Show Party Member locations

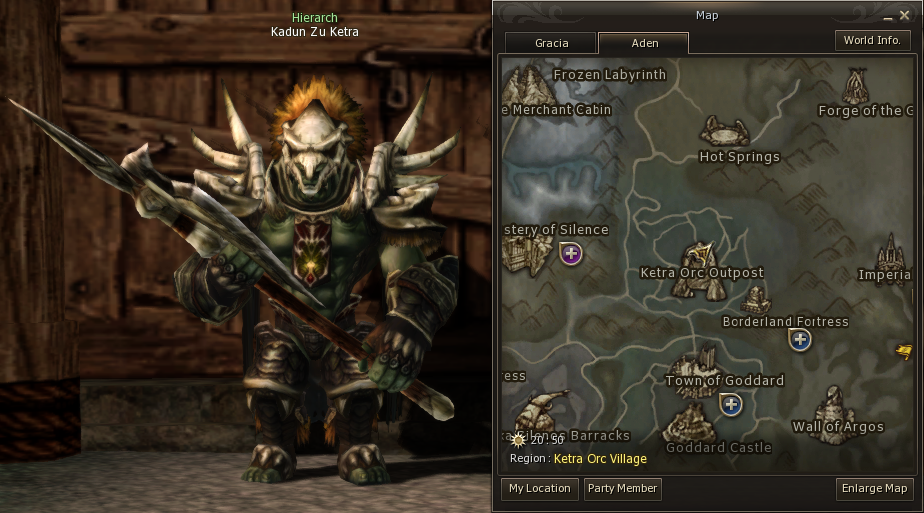(622, 488)
